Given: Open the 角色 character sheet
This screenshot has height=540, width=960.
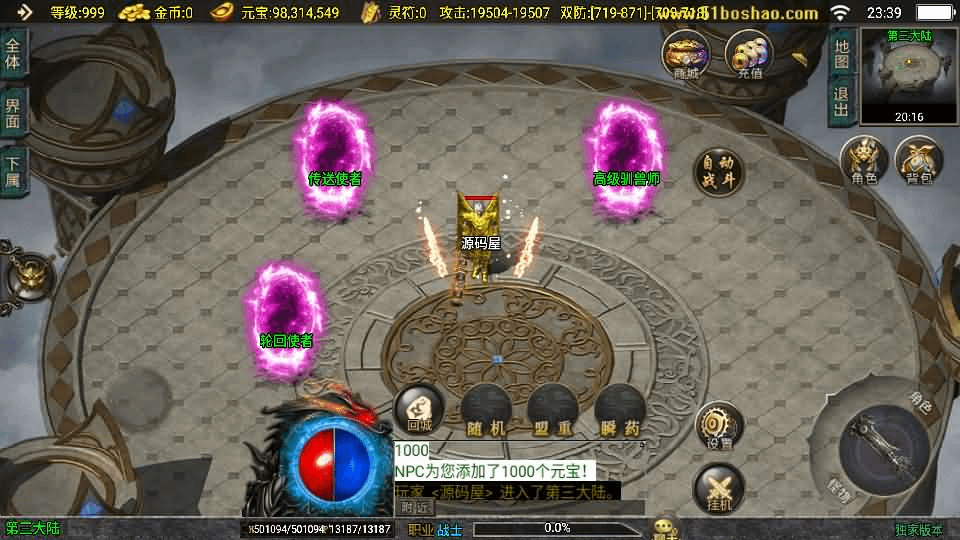Looking at the screenshot, I should 864,160.
